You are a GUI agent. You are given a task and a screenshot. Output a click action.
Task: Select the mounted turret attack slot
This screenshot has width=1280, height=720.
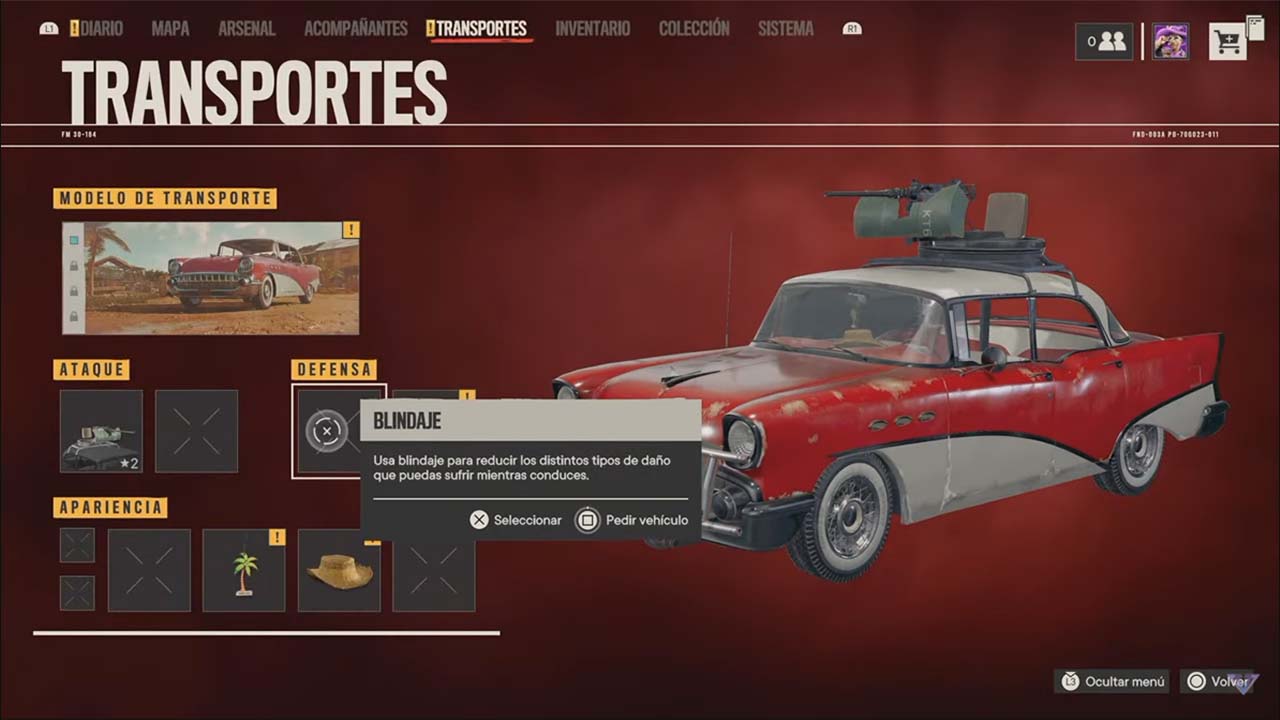pyautogui.click(x=101, y=431)
